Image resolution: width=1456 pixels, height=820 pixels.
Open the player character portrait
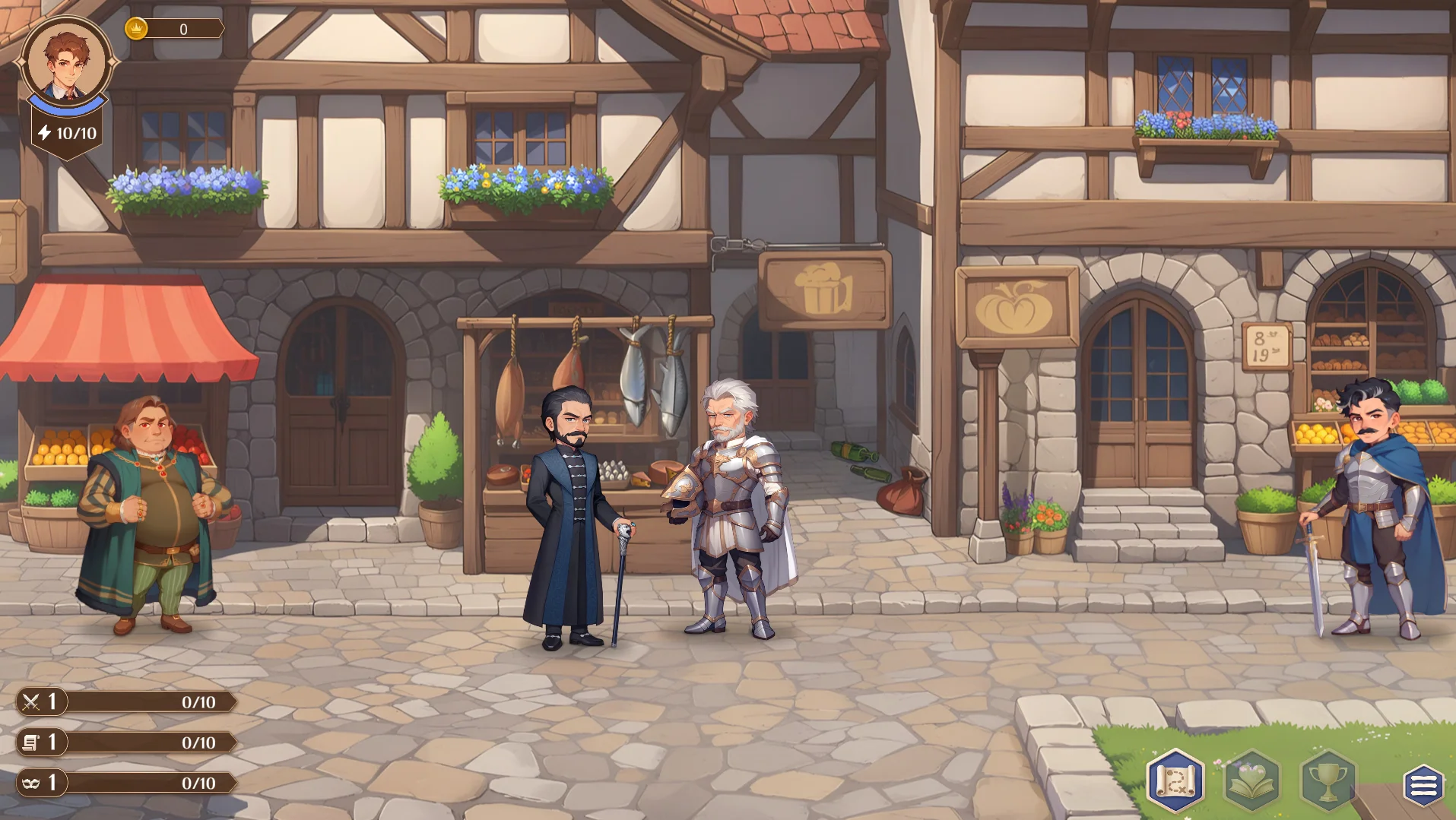click(x=67, y=62)
